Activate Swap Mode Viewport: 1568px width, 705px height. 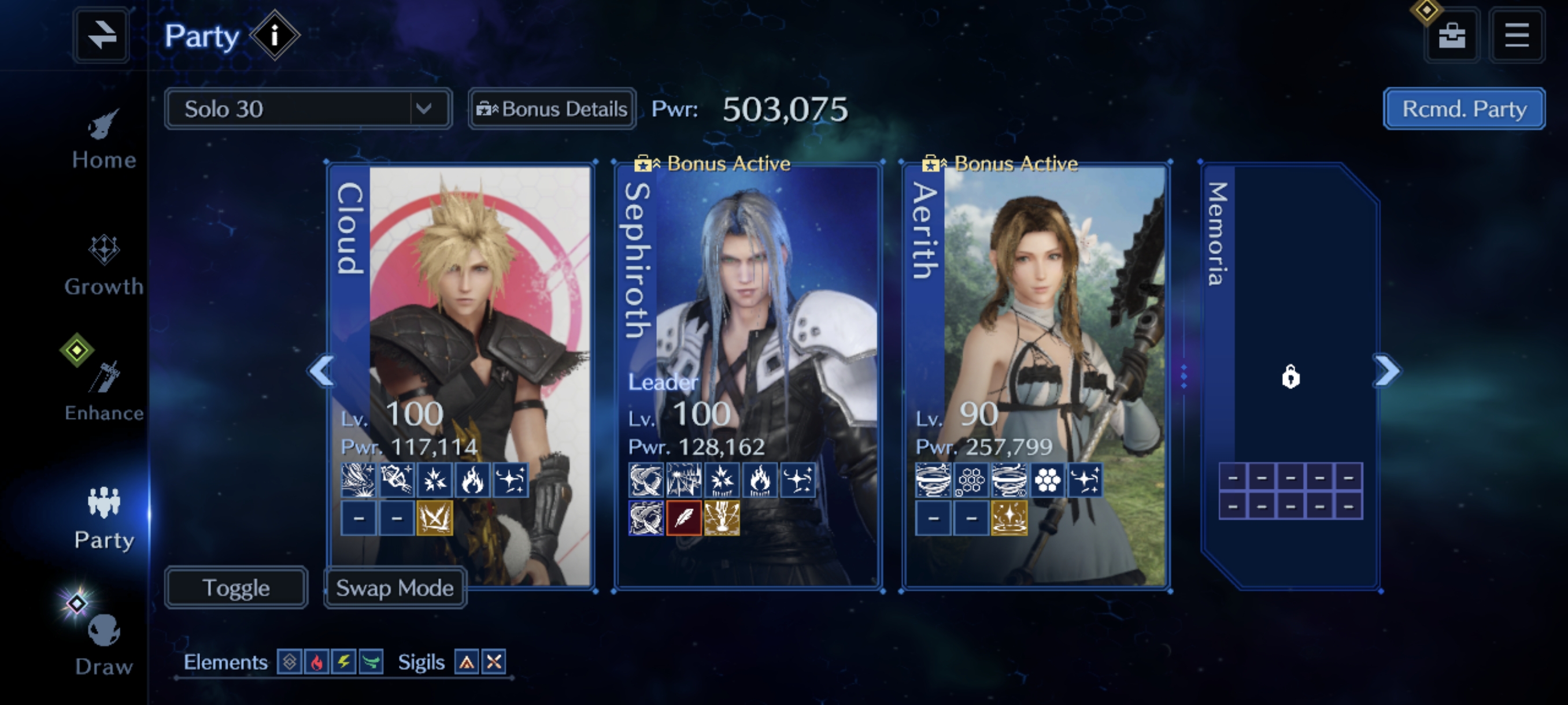(395, 588)
